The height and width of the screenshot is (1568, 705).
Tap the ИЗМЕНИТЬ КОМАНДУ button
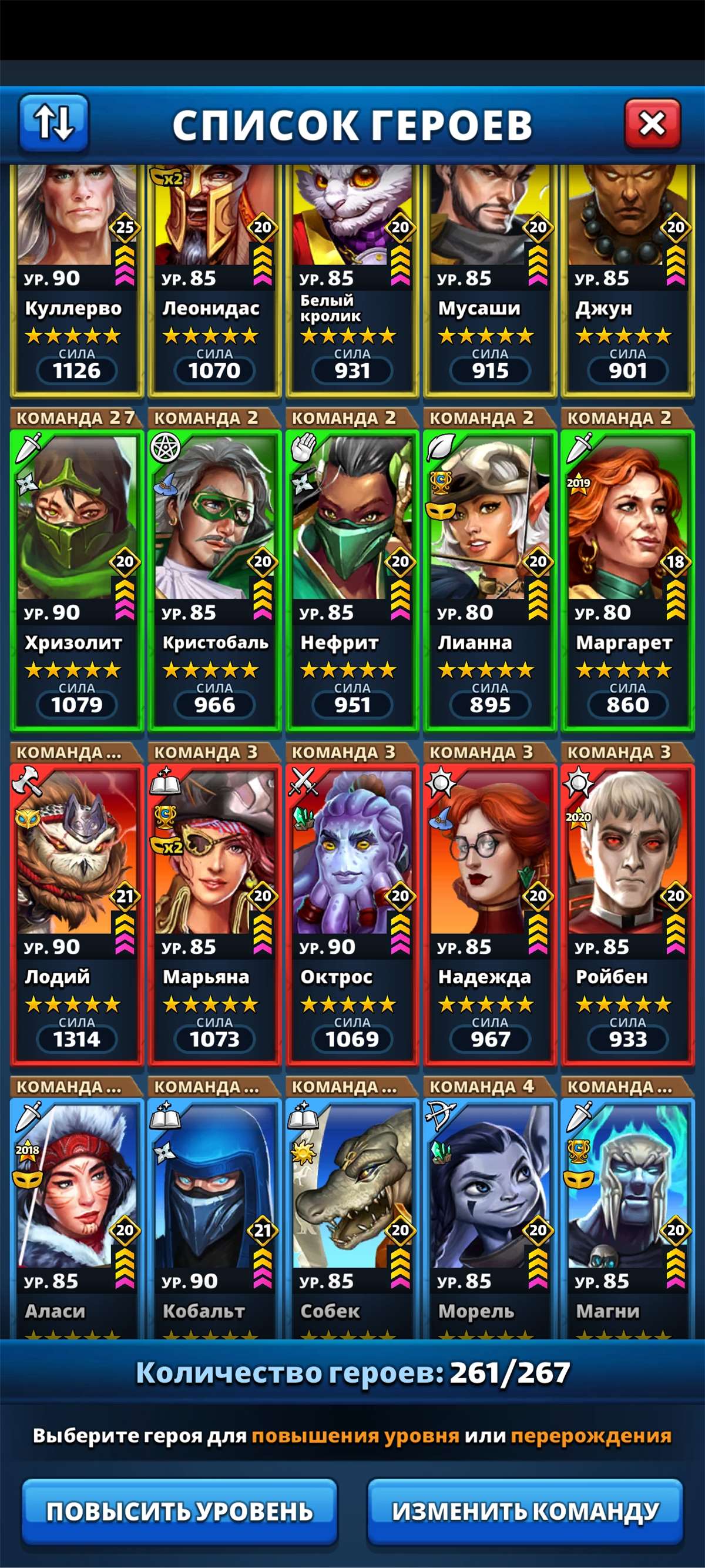tap(525, 1511)
